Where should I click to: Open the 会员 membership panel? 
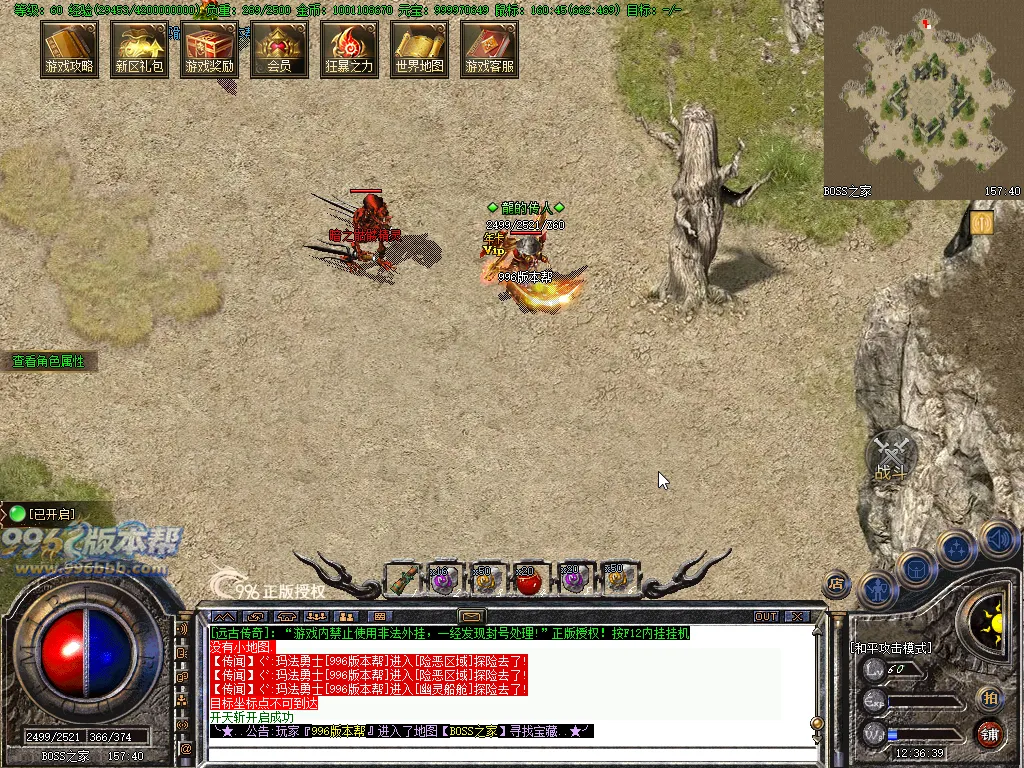pyautogui.click(x=279, y=49)
